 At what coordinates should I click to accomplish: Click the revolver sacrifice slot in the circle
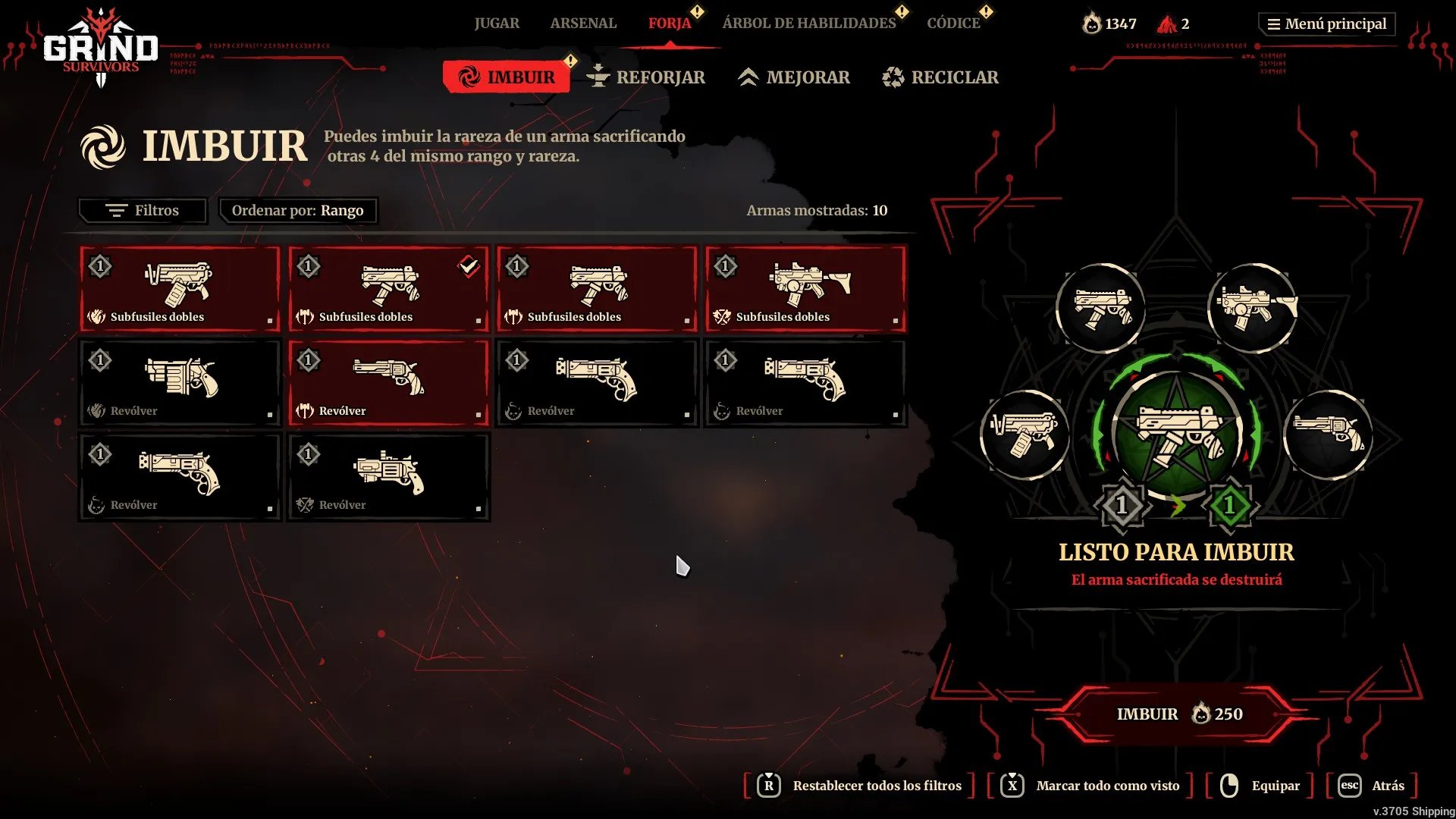coord(1327,435)
